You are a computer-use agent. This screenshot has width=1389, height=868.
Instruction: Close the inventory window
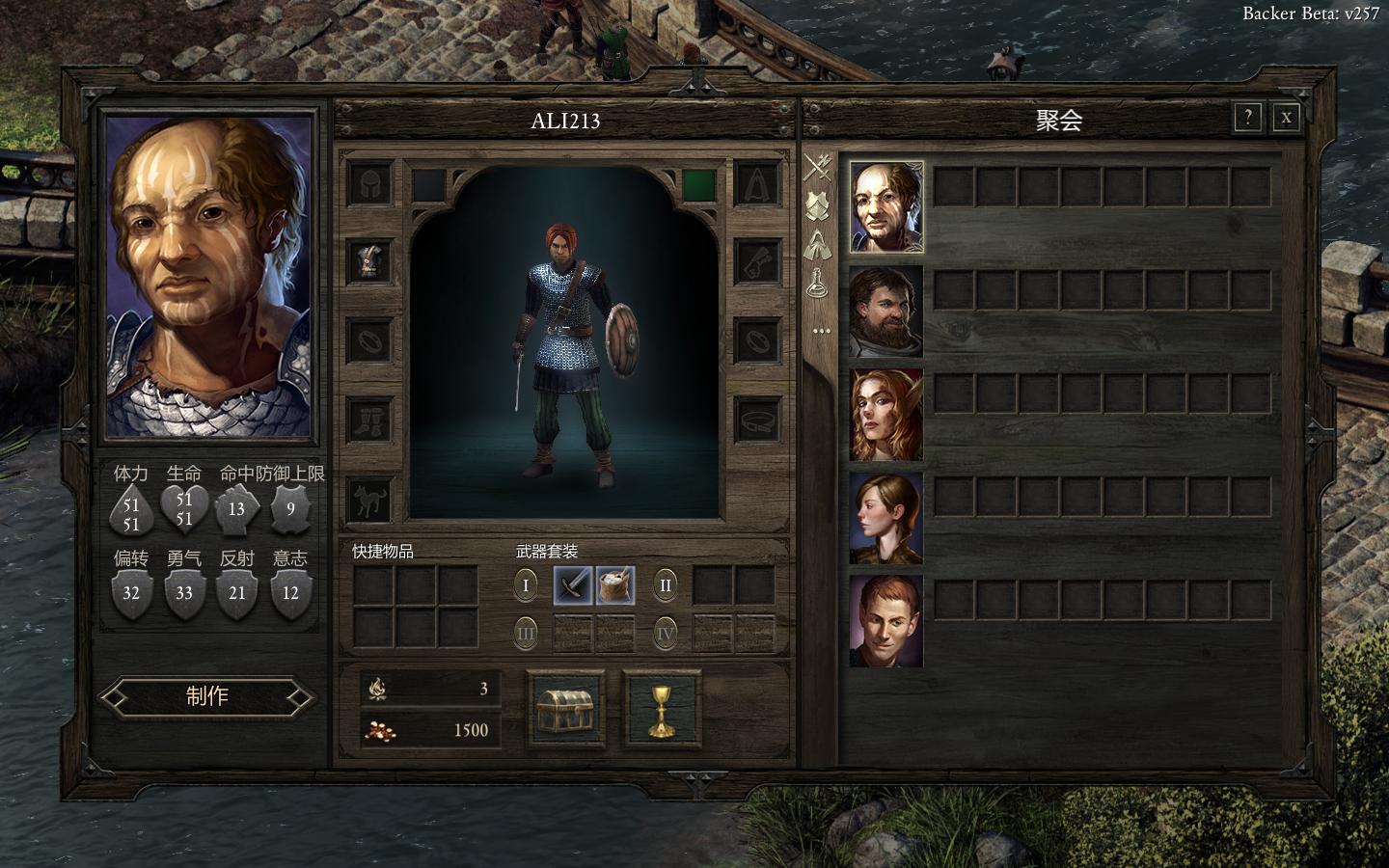click(1286, 118)
